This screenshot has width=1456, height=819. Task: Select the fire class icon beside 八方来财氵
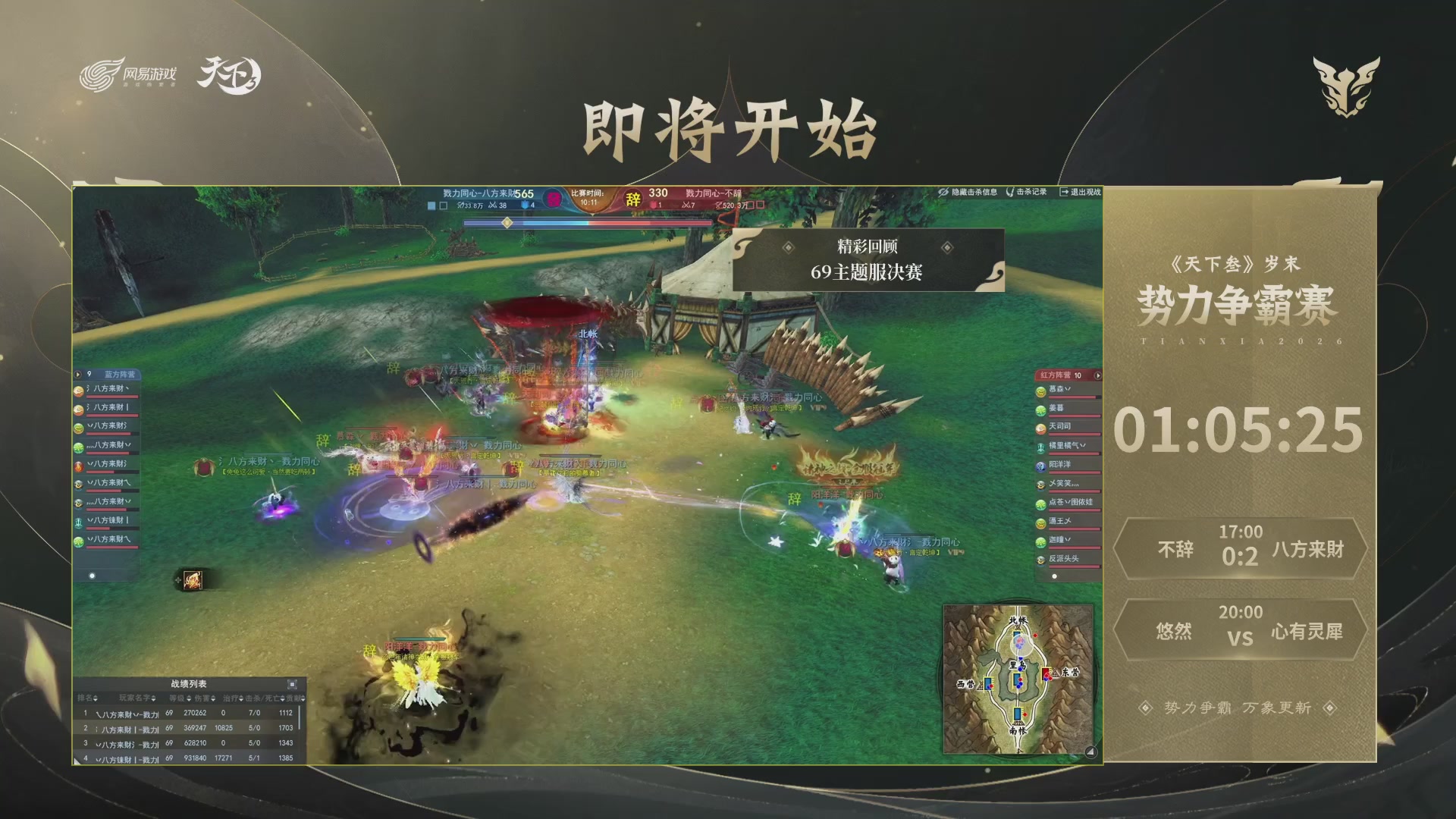78,466
